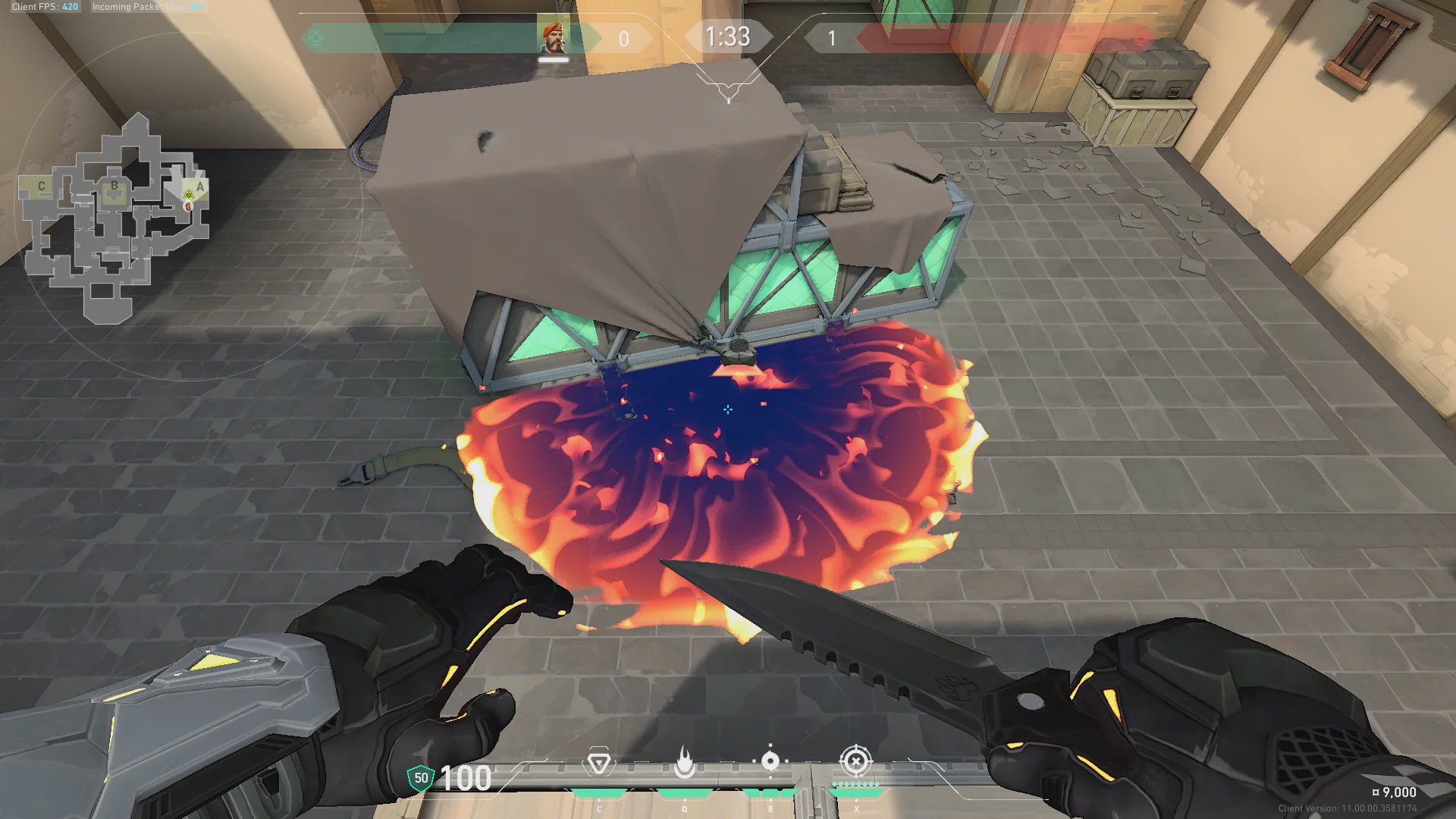The image size is (1456, 819).
Task: Select site A on the minimap
Action: 200,187
